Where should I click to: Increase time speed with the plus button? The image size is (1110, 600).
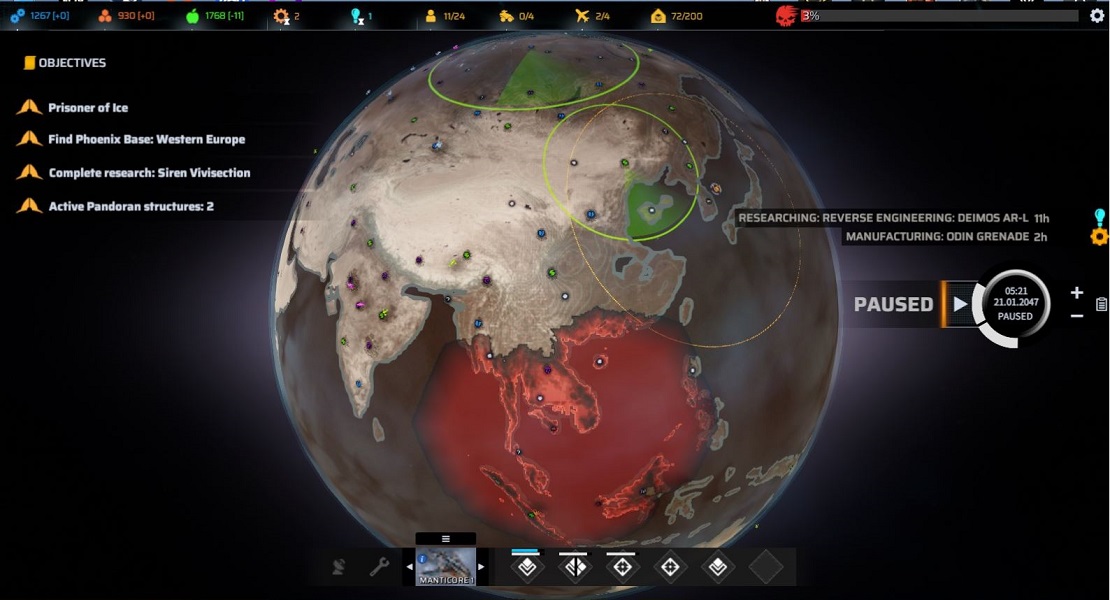1076,293
